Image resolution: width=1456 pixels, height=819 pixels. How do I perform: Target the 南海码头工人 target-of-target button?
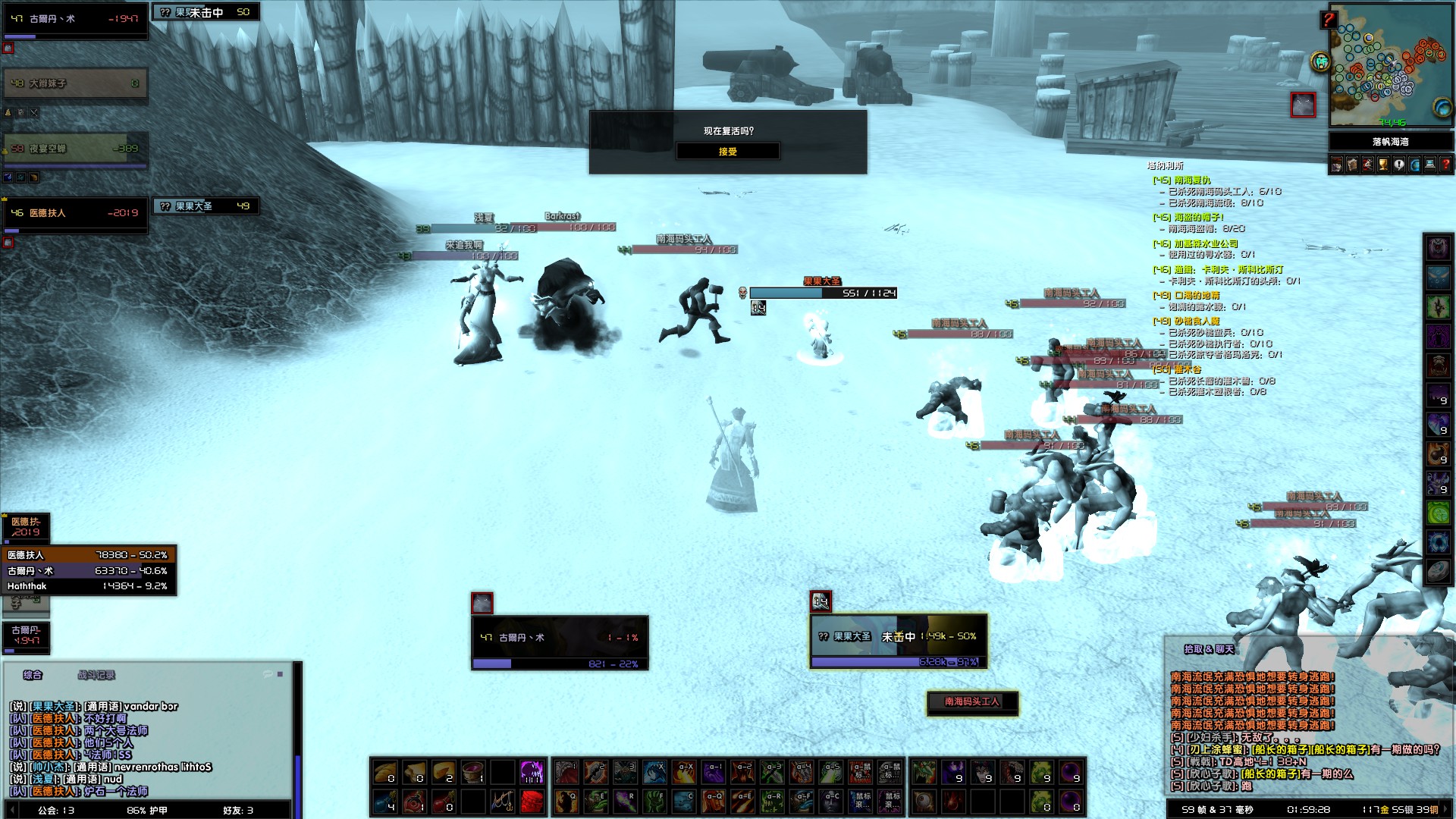[x=972, y=702]
